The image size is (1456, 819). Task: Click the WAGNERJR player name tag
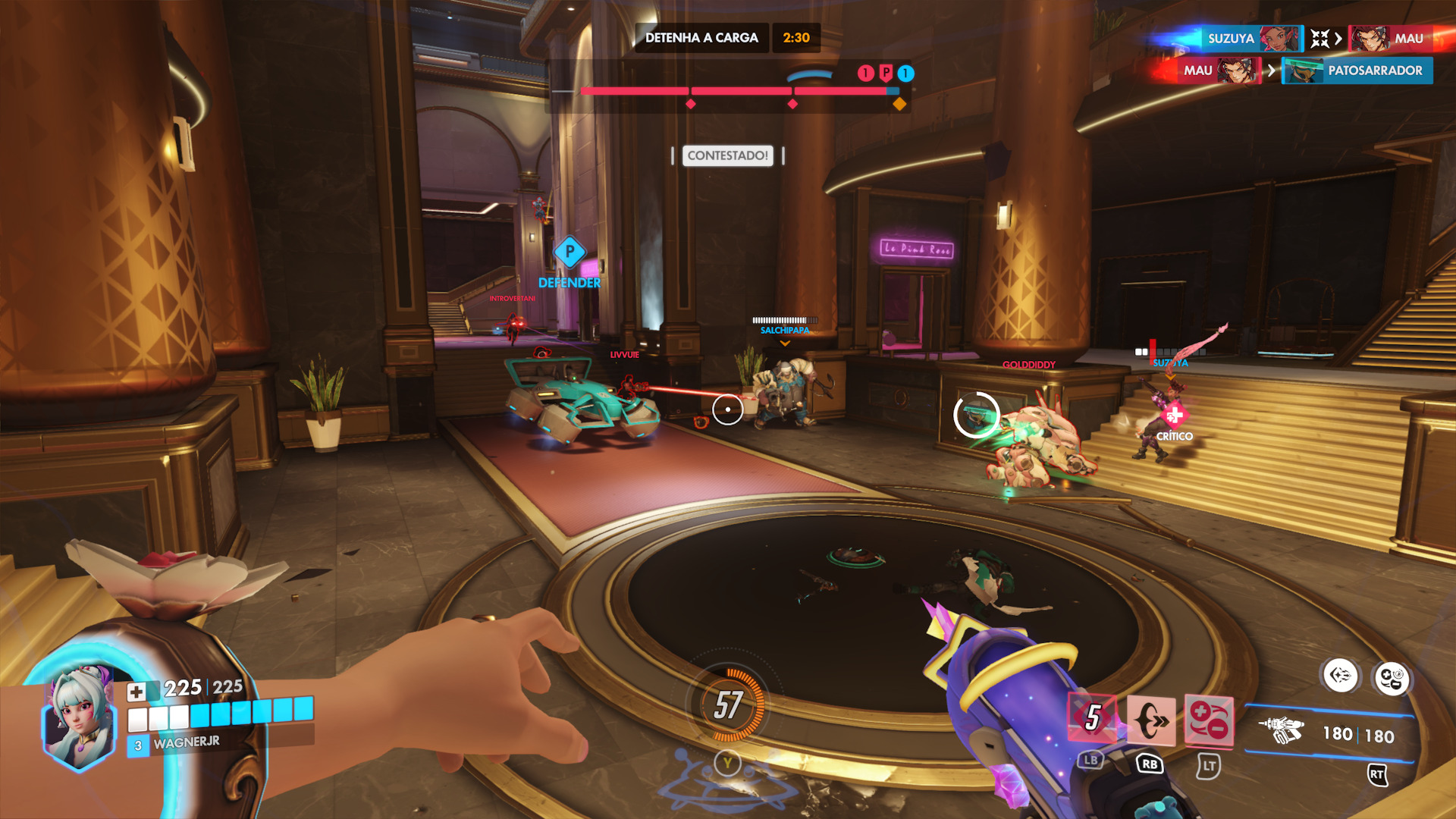pyautogui.click(x=186, y=742)
